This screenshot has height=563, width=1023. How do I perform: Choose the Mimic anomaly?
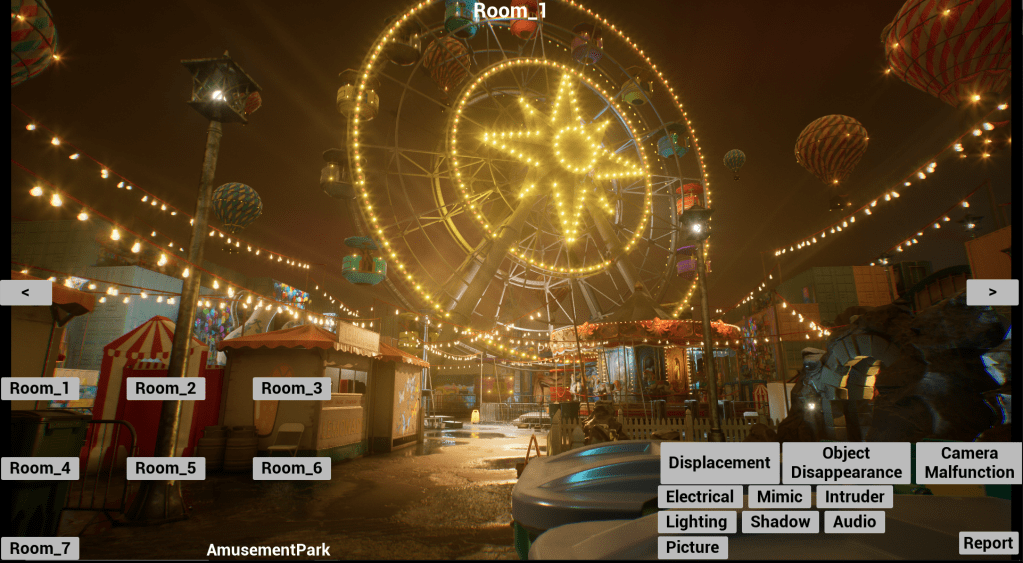779,497
